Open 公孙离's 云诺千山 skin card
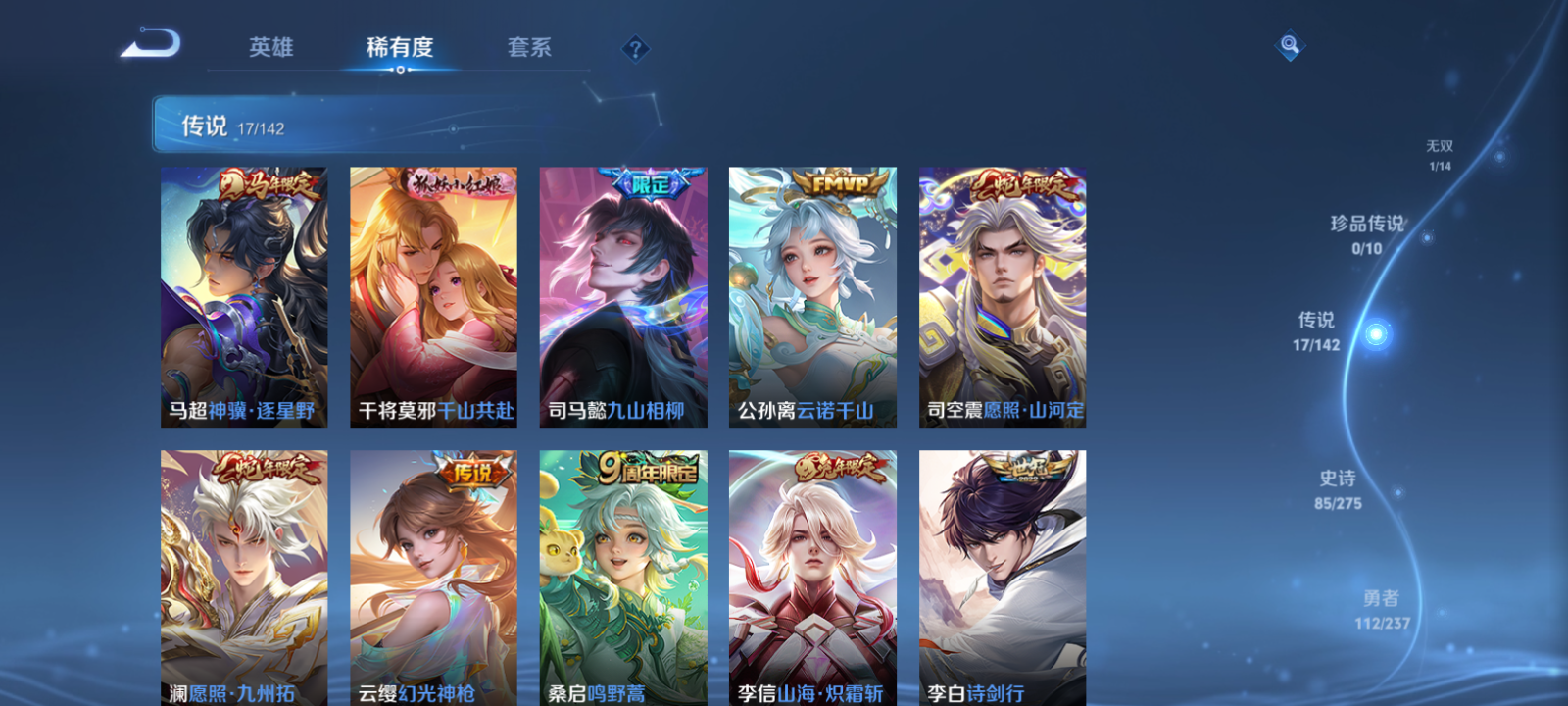 [x=811, y=294]
